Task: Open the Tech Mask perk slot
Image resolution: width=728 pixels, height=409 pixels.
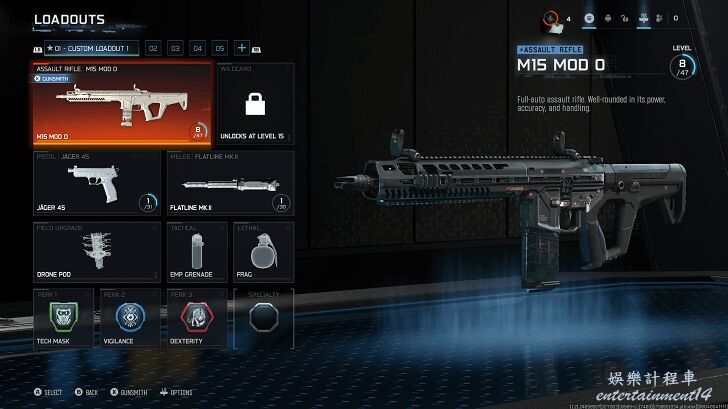Action: tap(62, 317)
